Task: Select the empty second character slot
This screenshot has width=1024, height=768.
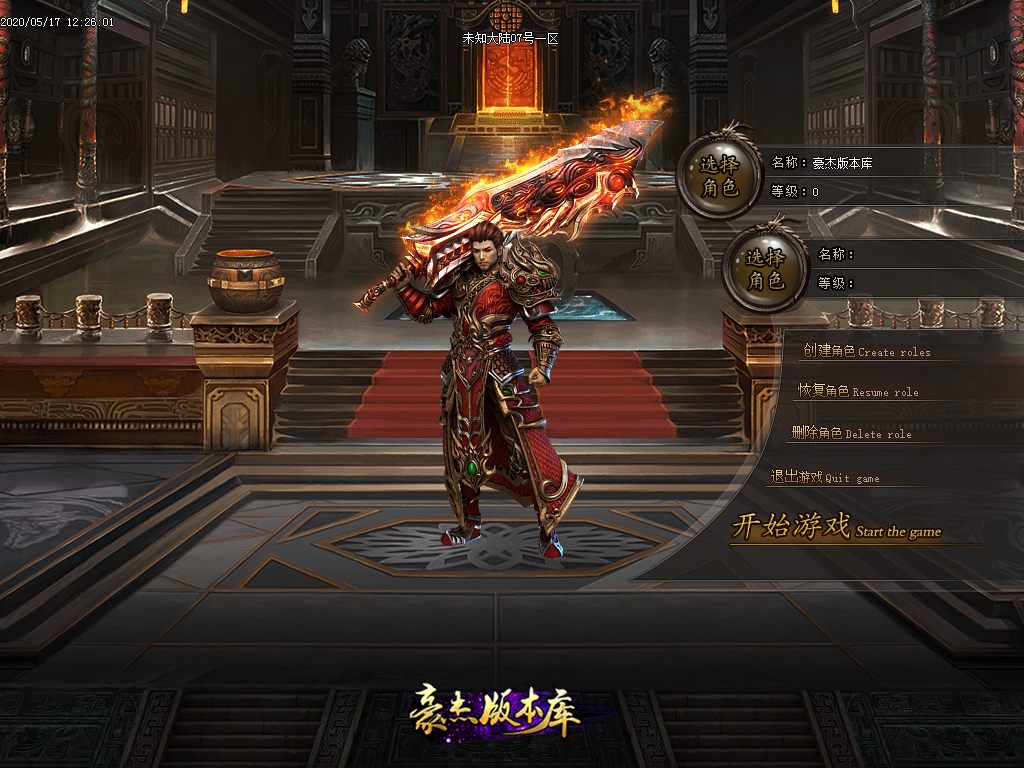Action: [765, 269]
